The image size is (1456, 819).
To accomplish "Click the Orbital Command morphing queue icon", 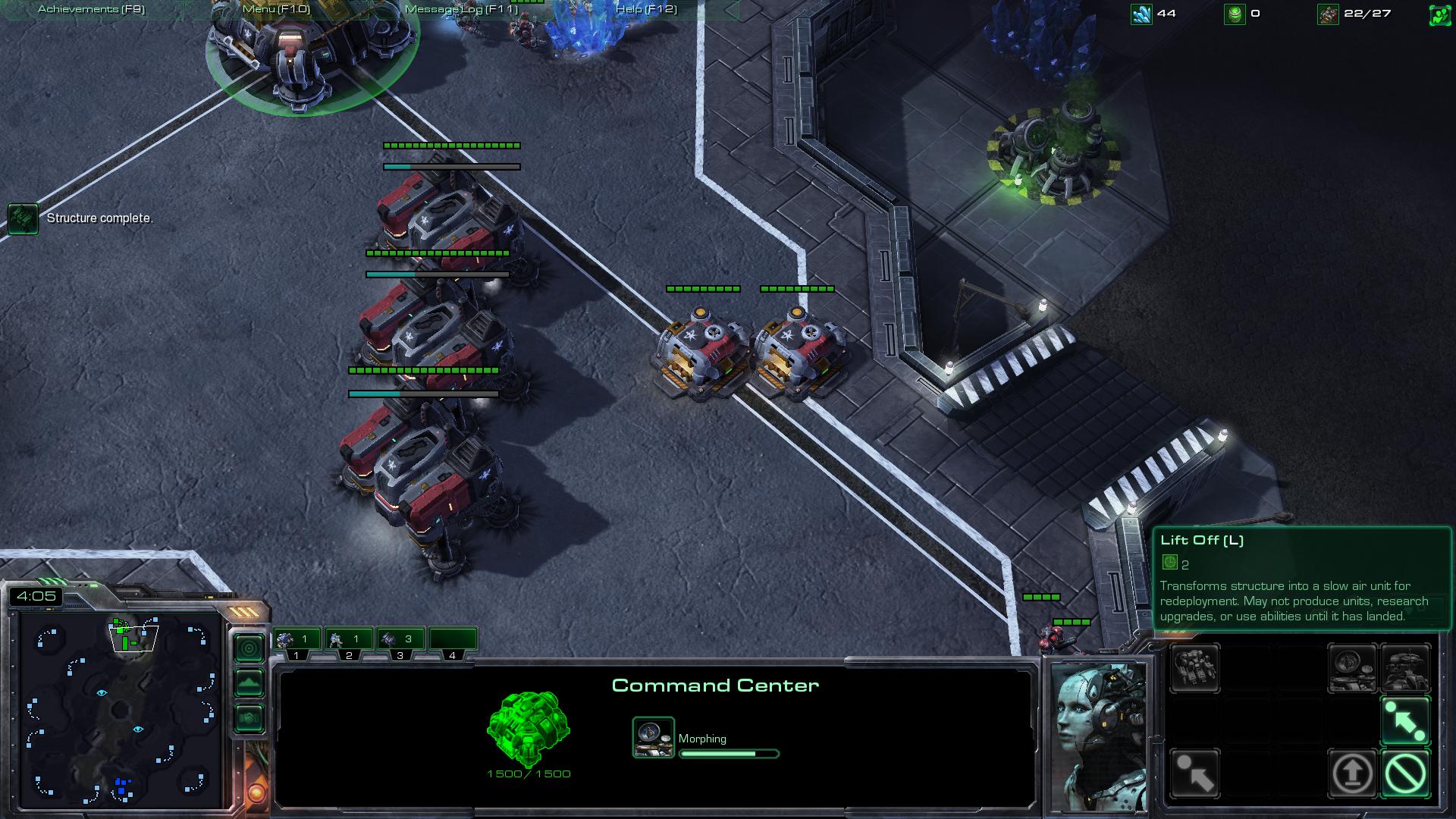I will [x=653, y=738].
